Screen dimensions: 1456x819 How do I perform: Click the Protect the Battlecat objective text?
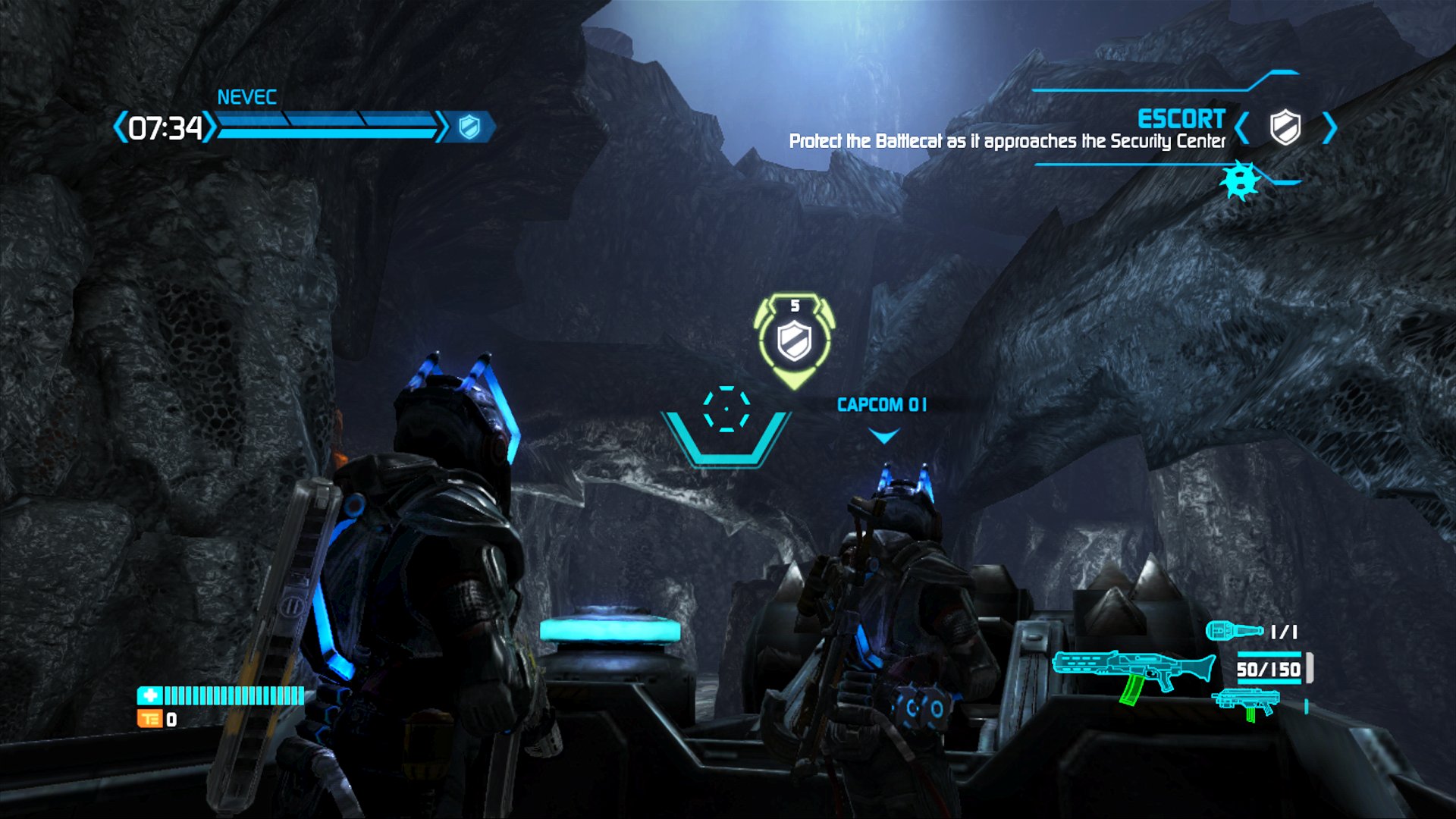coord(1009,140)
